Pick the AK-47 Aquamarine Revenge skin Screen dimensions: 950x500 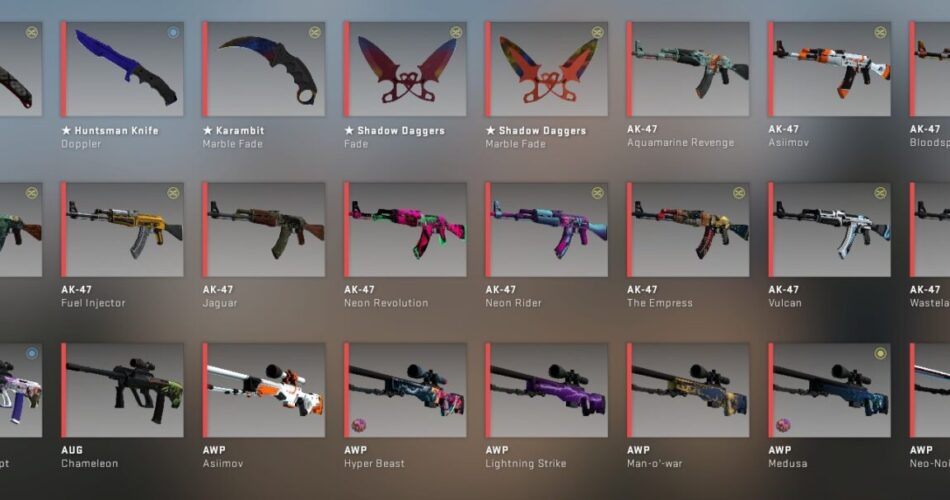click(690, 69)
